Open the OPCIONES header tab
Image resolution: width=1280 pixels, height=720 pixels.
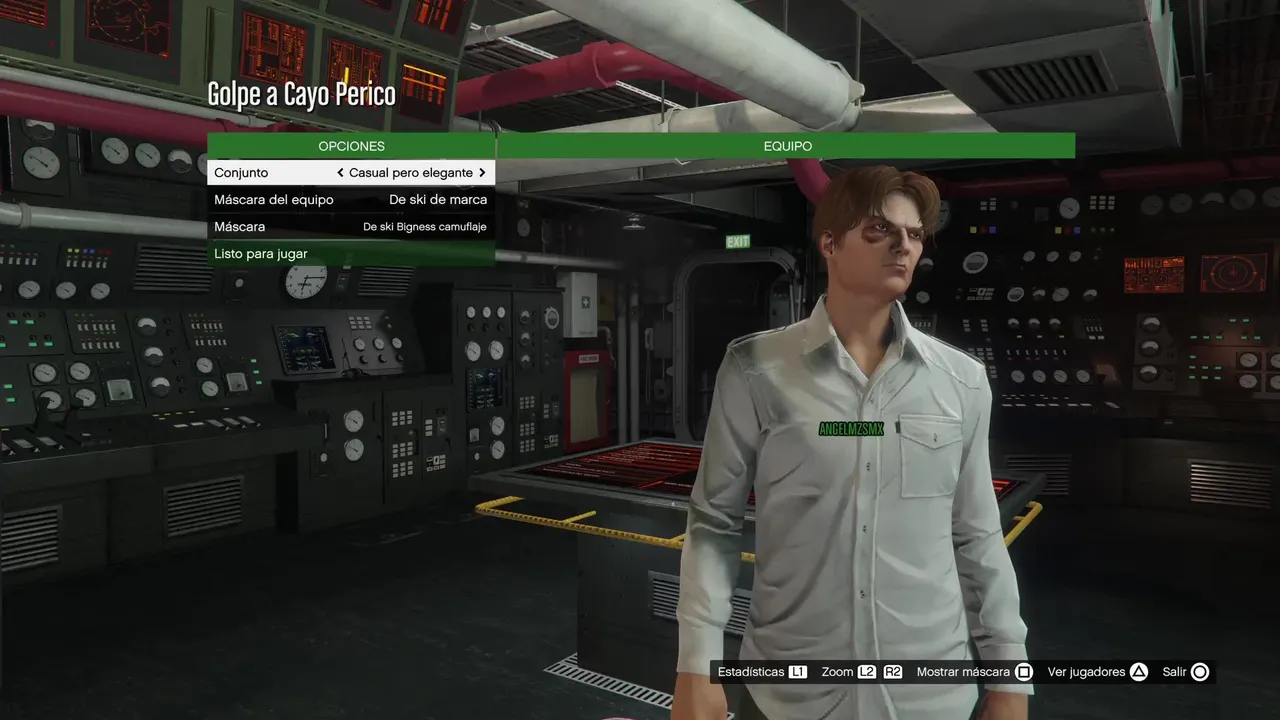tap(351, 146)
